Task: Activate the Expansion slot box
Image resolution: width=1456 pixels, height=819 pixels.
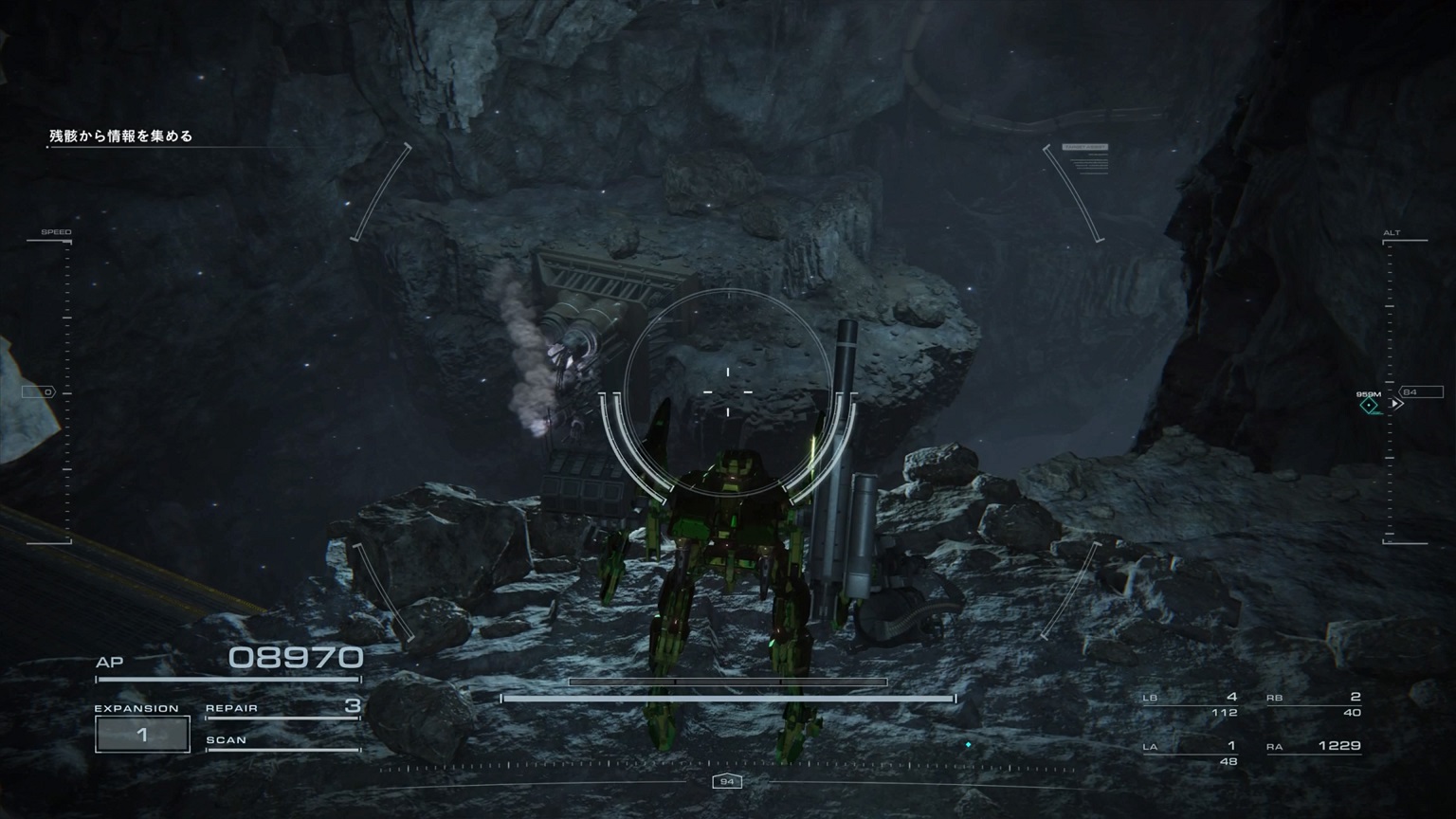Action: click(142, 735)
